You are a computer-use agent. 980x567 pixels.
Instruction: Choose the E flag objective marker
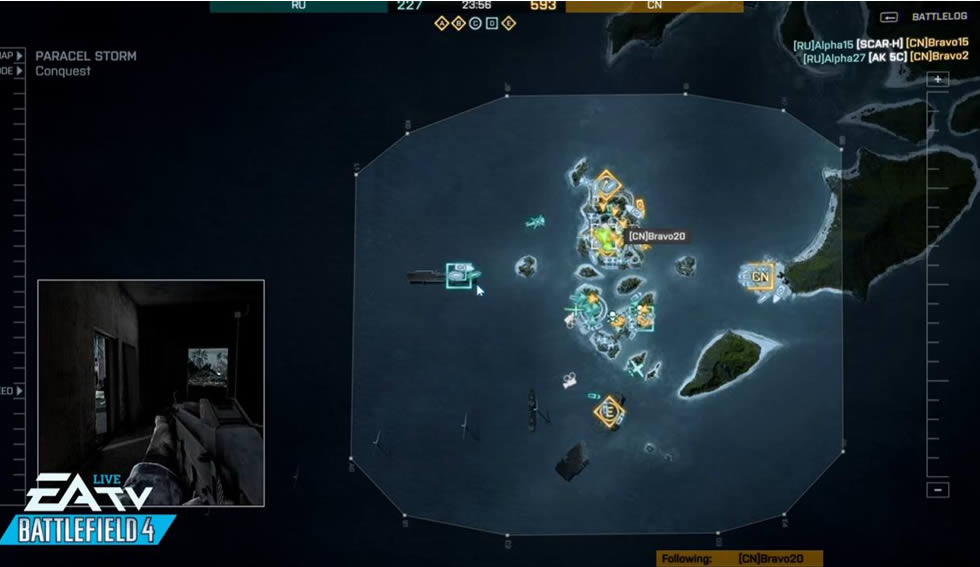[608, 410]
